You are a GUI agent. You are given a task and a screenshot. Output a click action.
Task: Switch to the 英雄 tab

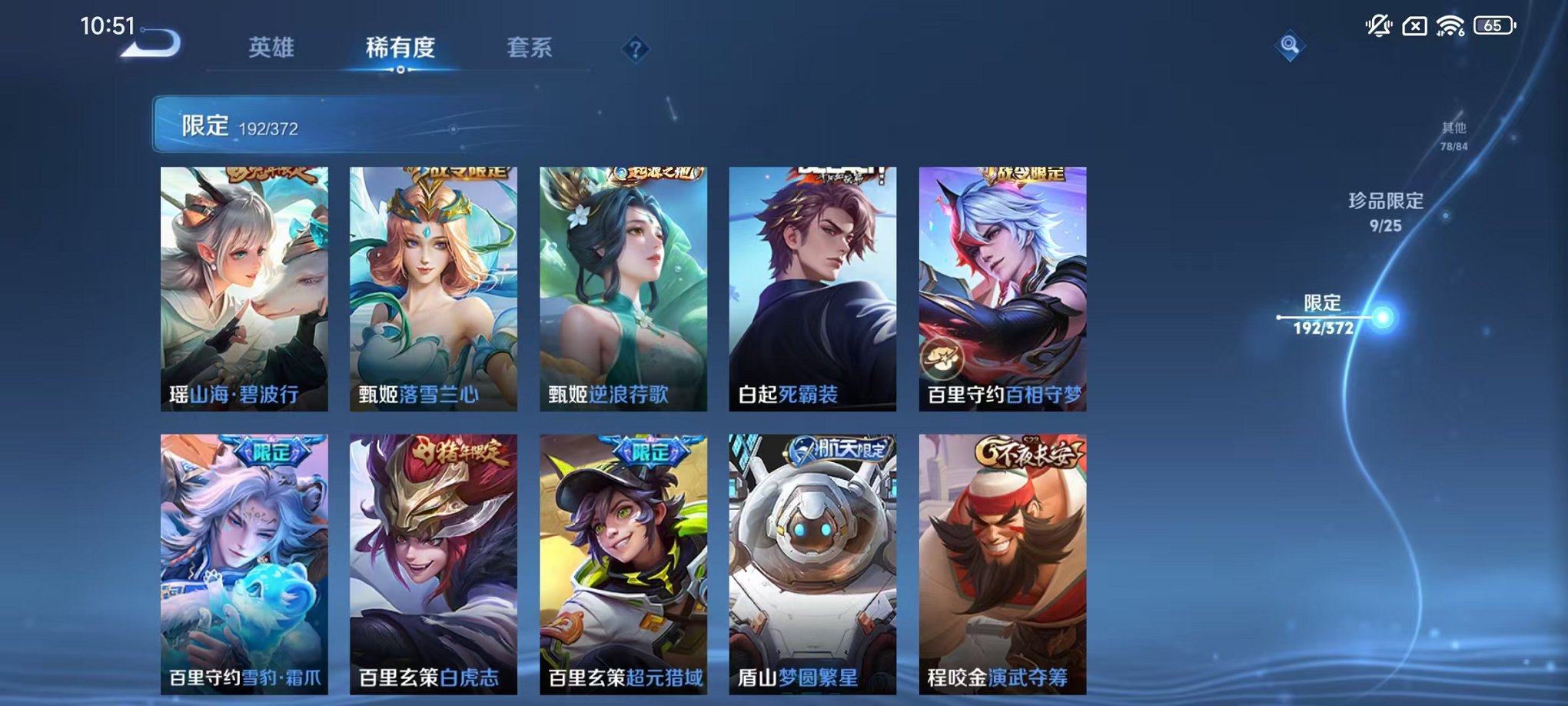point(273,47)
